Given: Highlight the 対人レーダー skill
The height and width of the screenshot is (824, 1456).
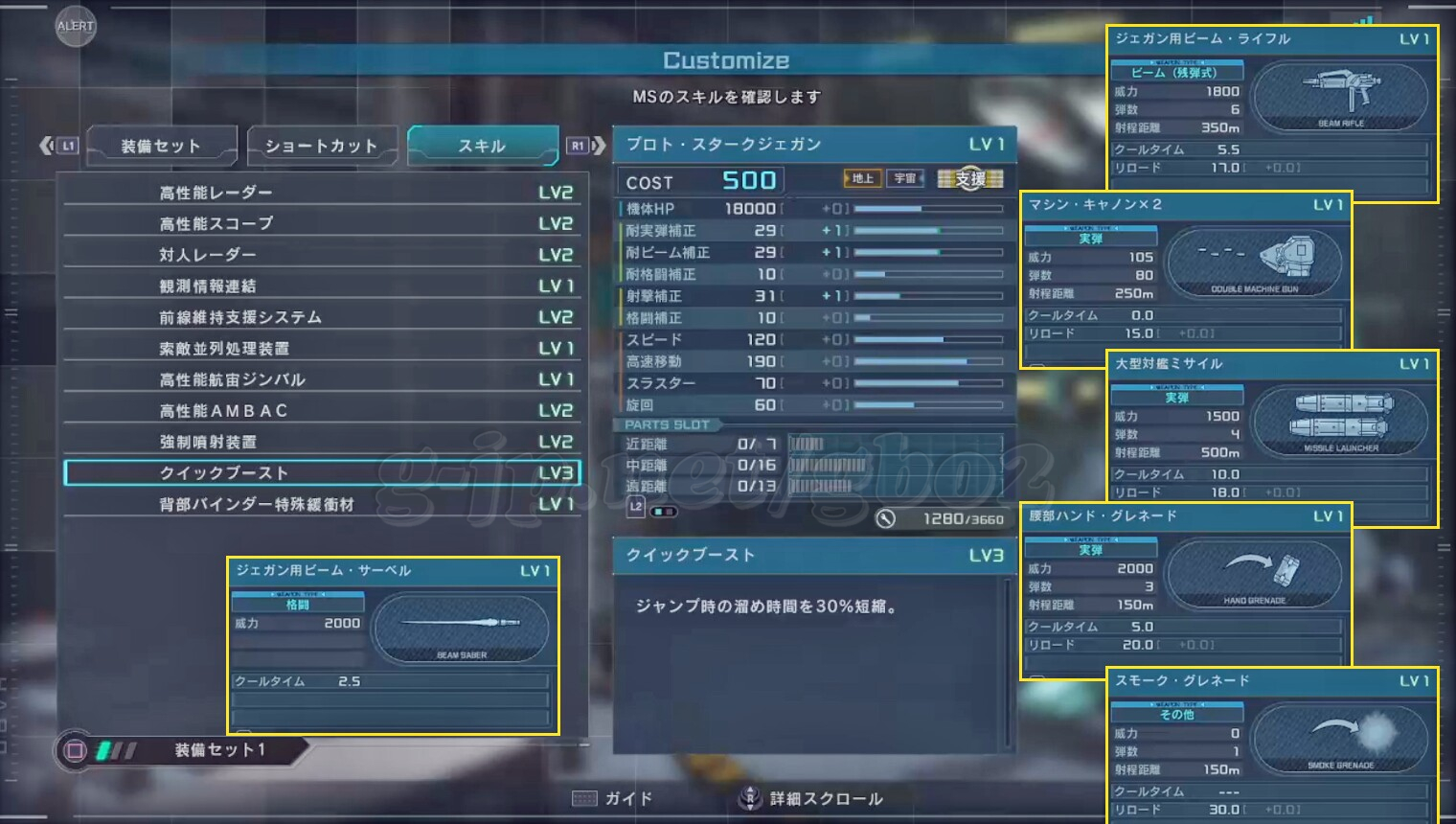Looking at the screenshot, I should click(x=321, y=255).
